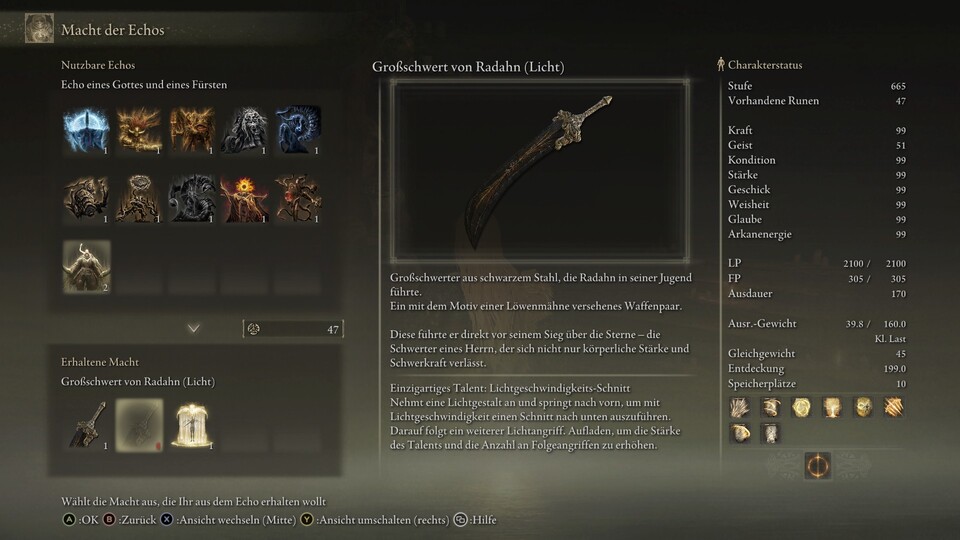Screen dimensions: 960x540
Task: Select the echo with the glowing ring crown
Action: pos(139,197)
